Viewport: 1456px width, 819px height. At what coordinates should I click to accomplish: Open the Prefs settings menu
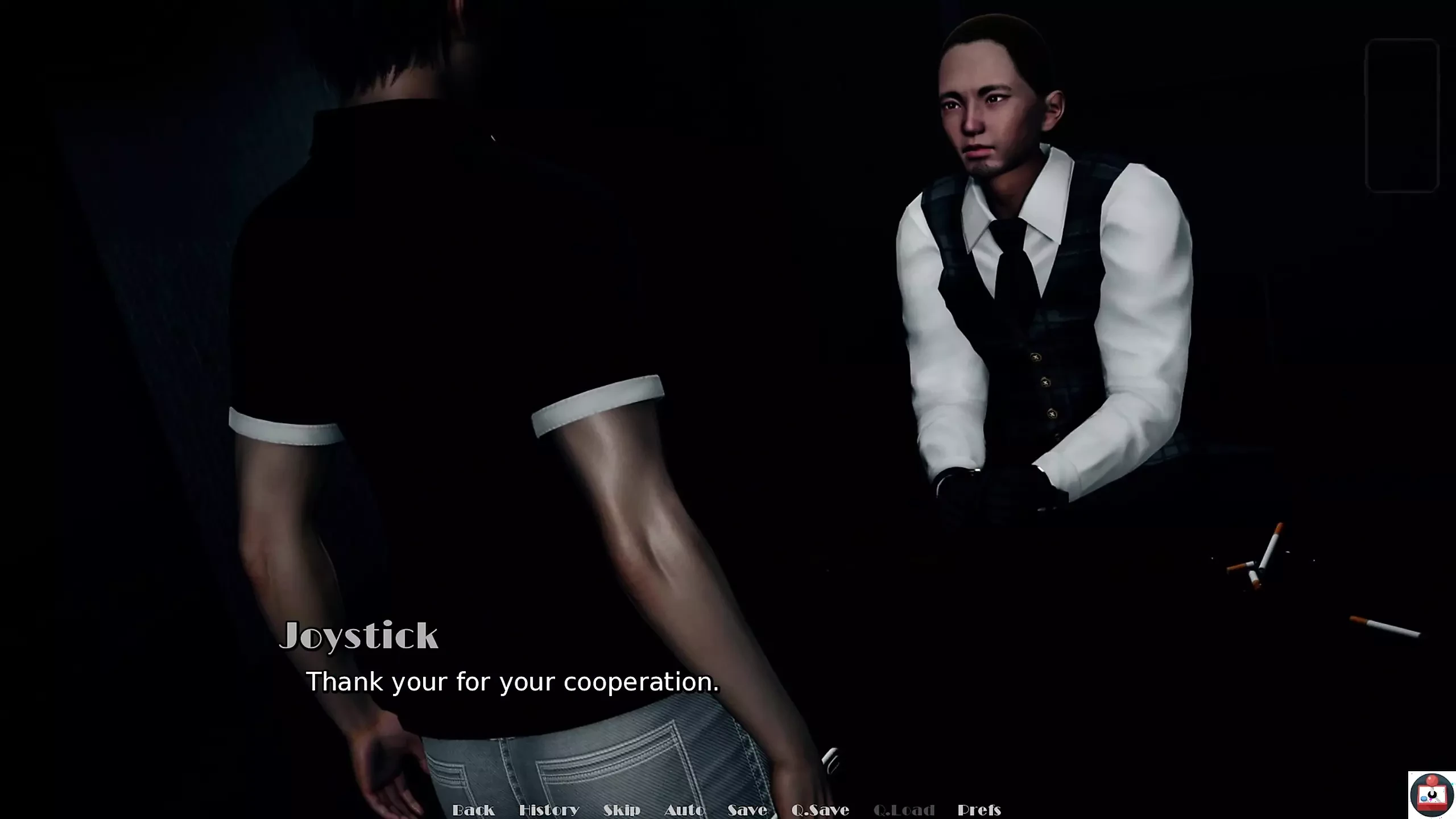click(x=979, y=809)
